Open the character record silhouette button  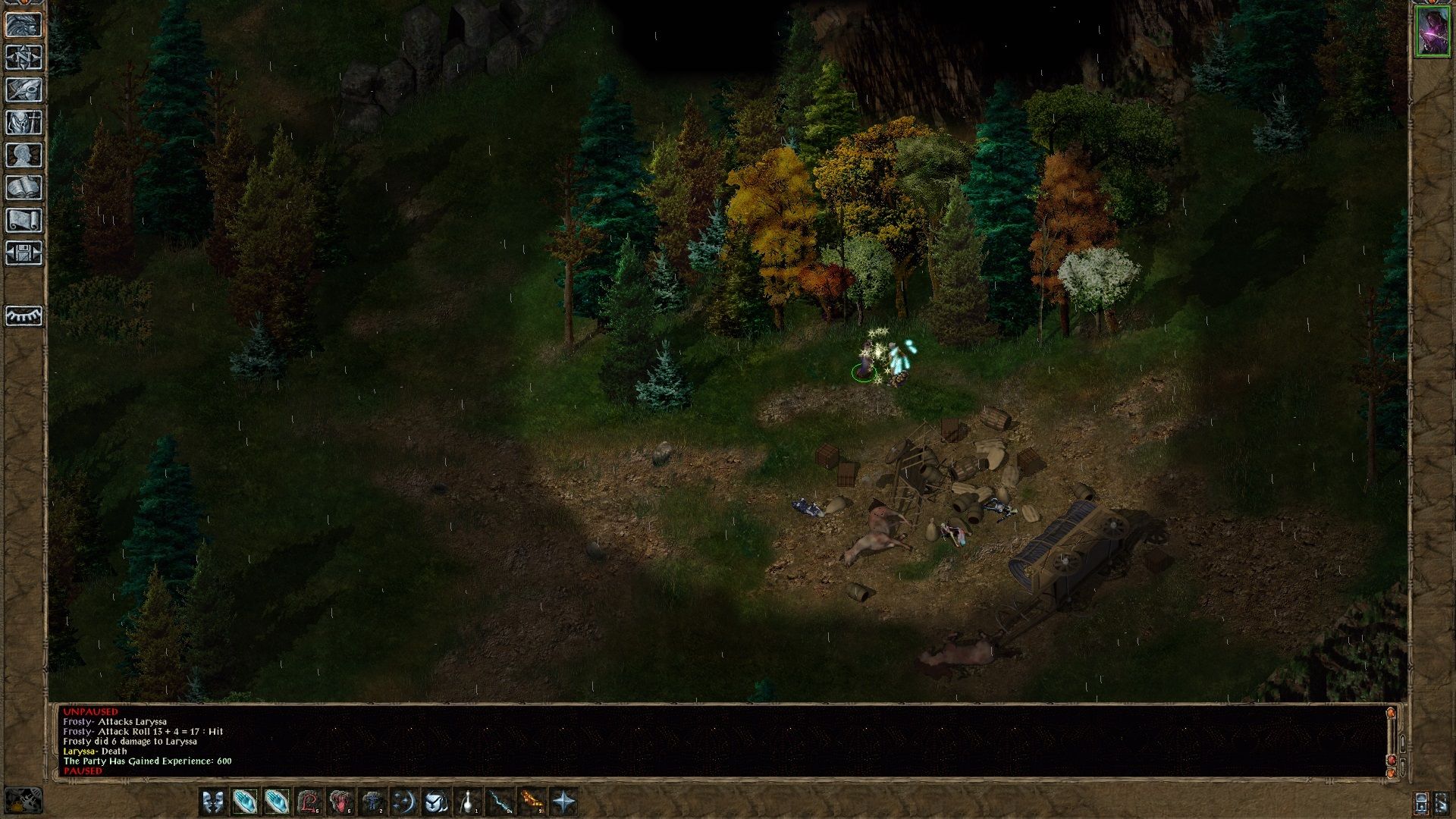click(24, 155)
